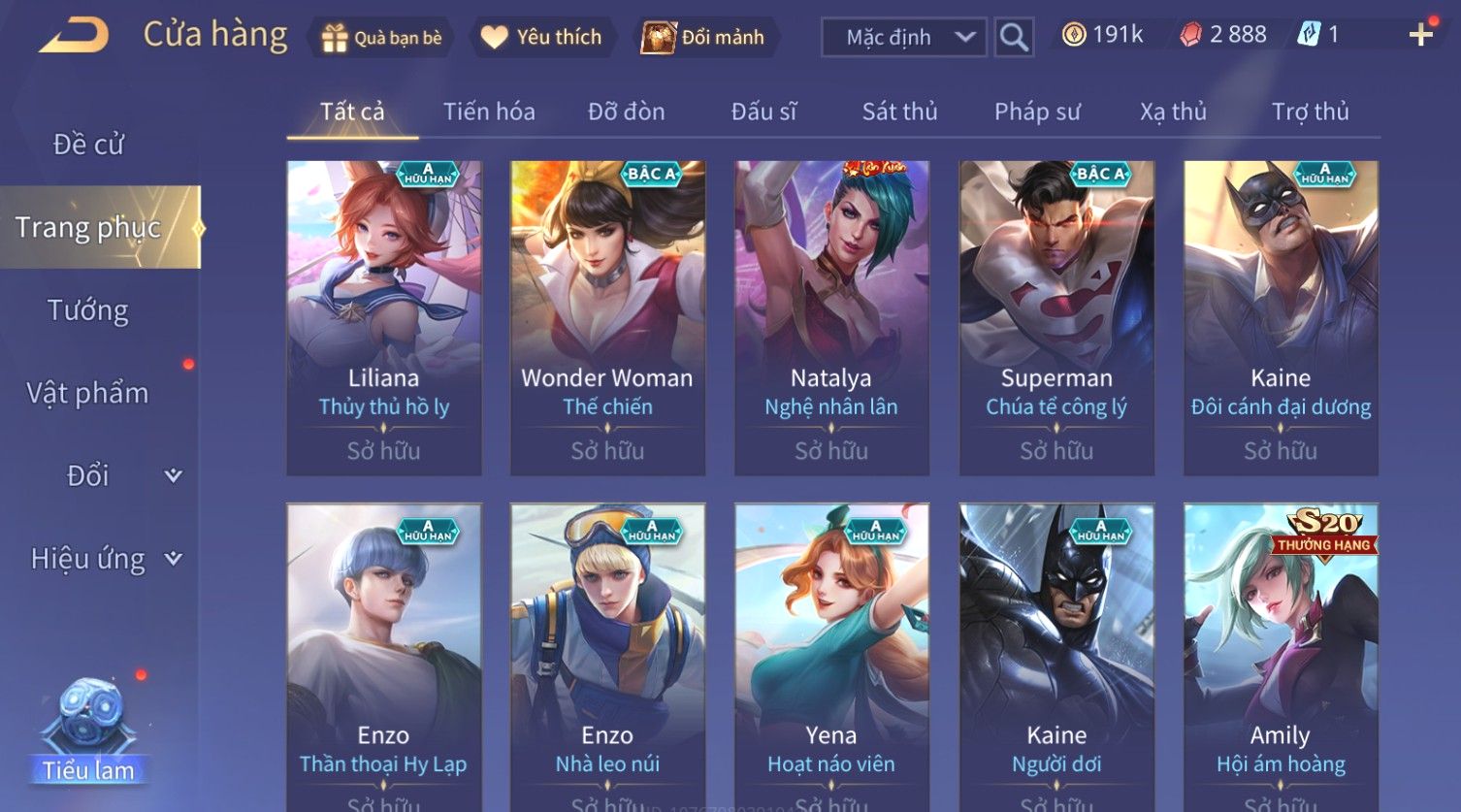Go back using the arrow button
This screenshot has height=812, width=1461.
point(74,36)
